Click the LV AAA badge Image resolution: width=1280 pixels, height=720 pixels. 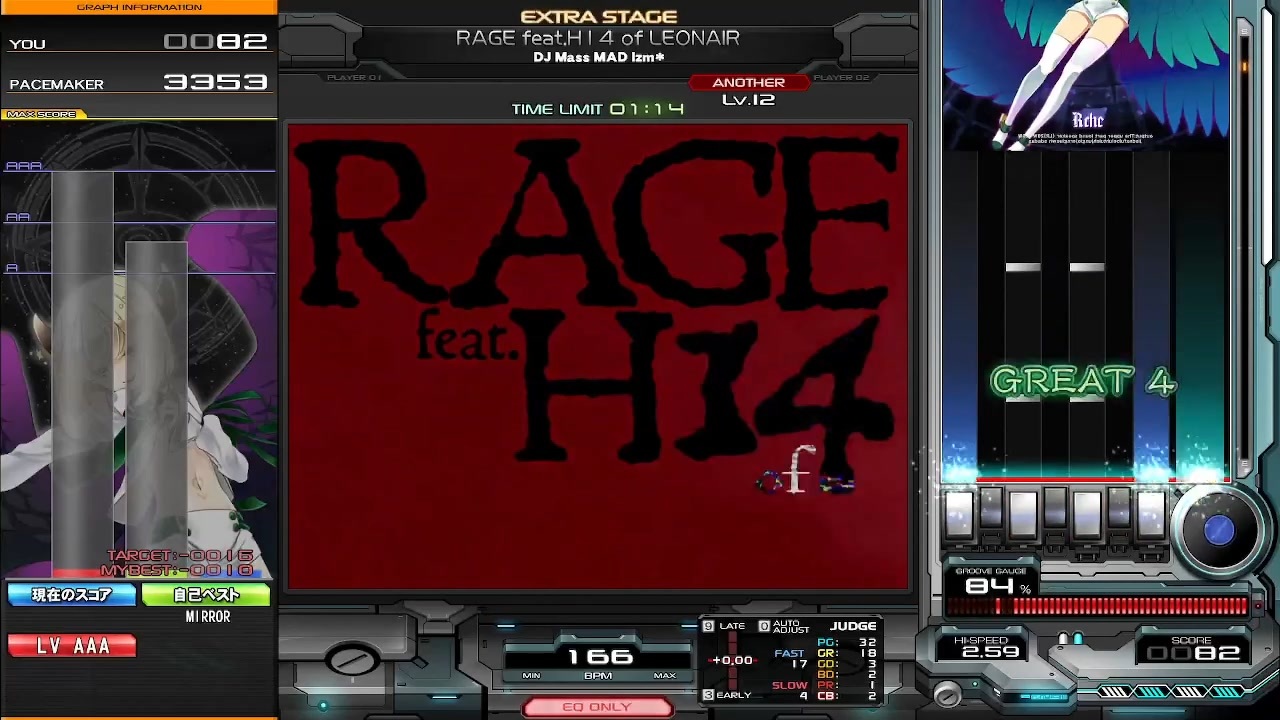[x=71, y=645]
